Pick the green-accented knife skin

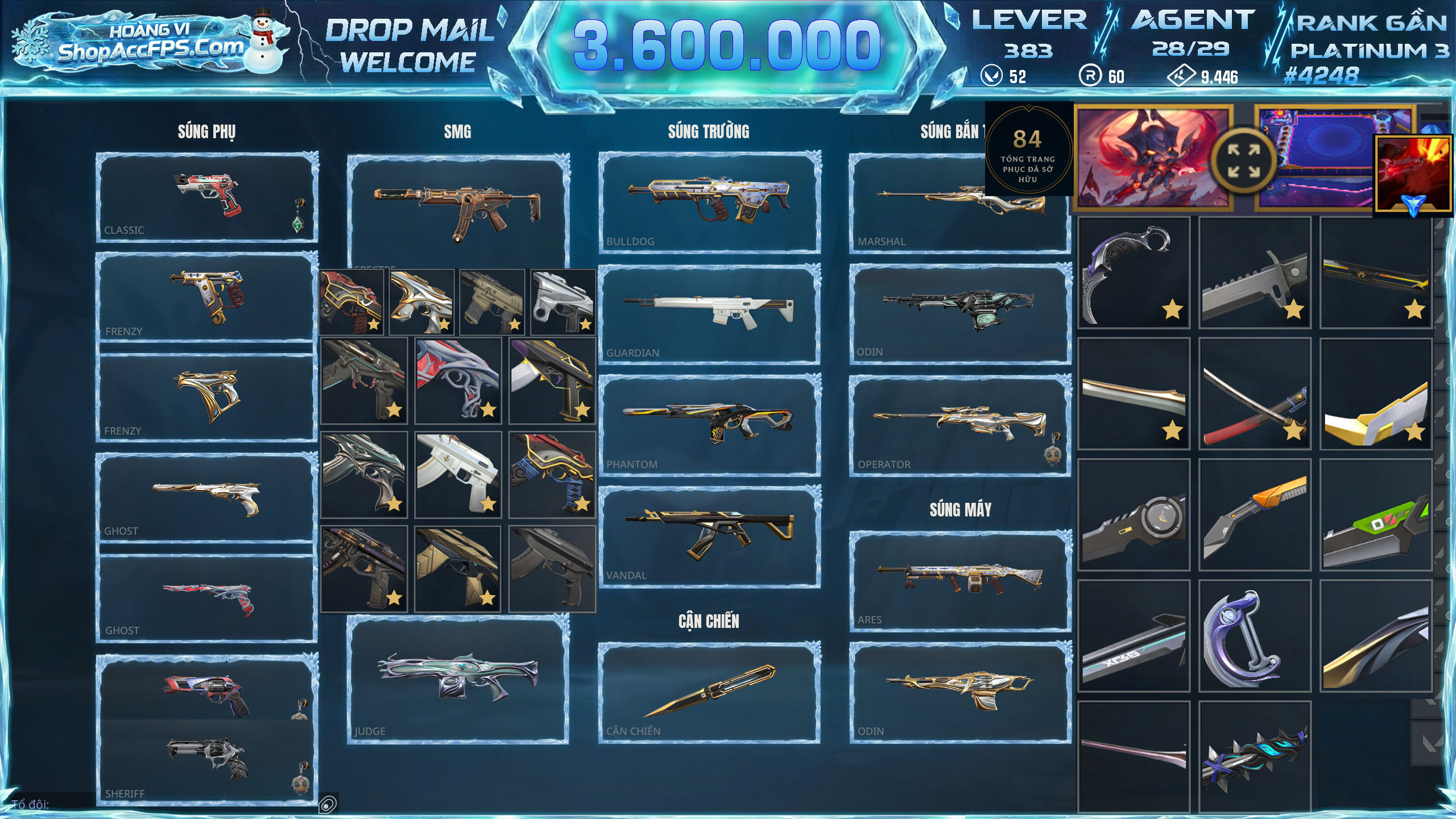1375,515
